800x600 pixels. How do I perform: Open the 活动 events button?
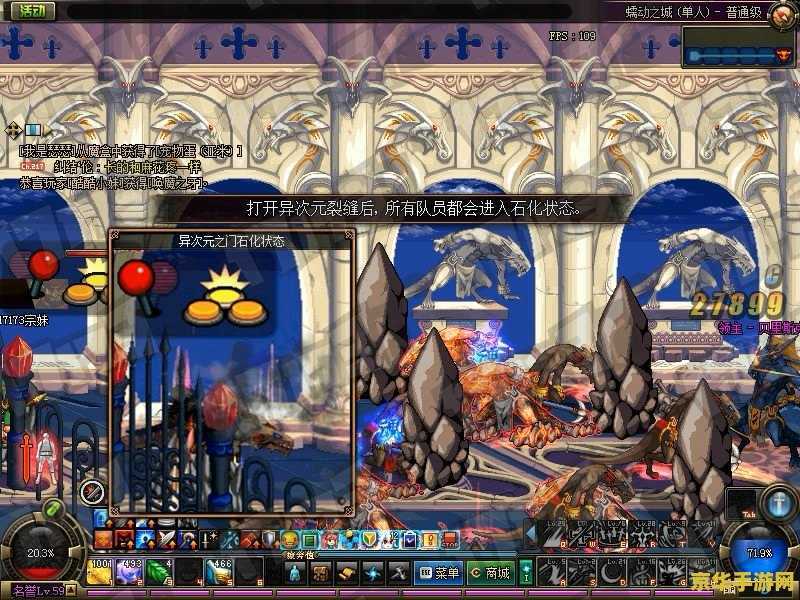[31, 11]
